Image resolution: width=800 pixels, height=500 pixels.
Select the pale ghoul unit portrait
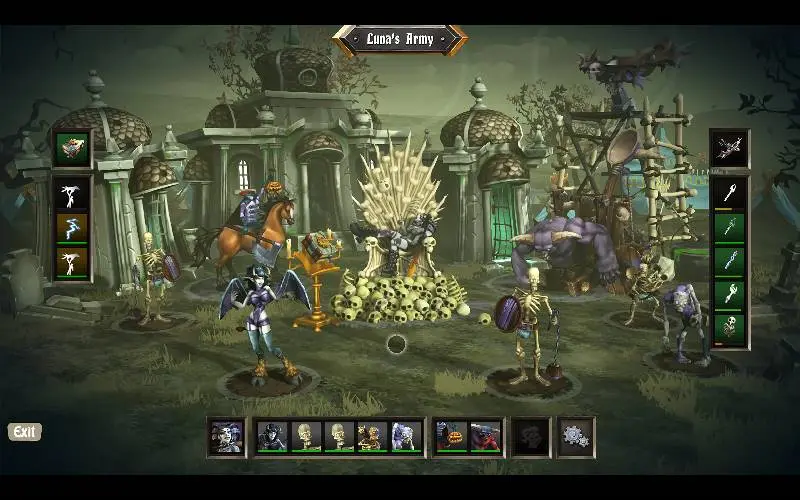coord(404,436)
